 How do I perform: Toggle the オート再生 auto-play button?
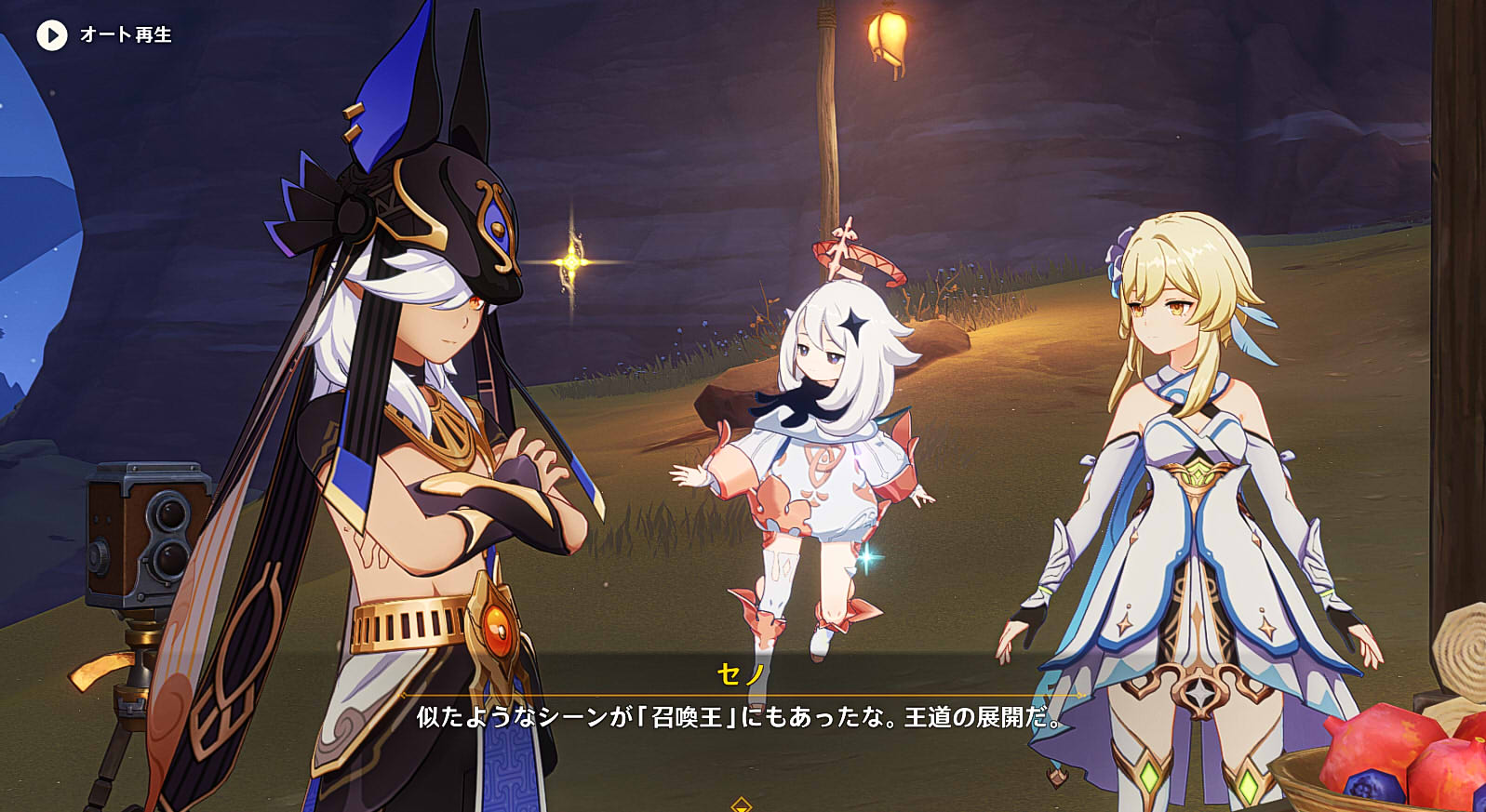click(x=52, y=35)
